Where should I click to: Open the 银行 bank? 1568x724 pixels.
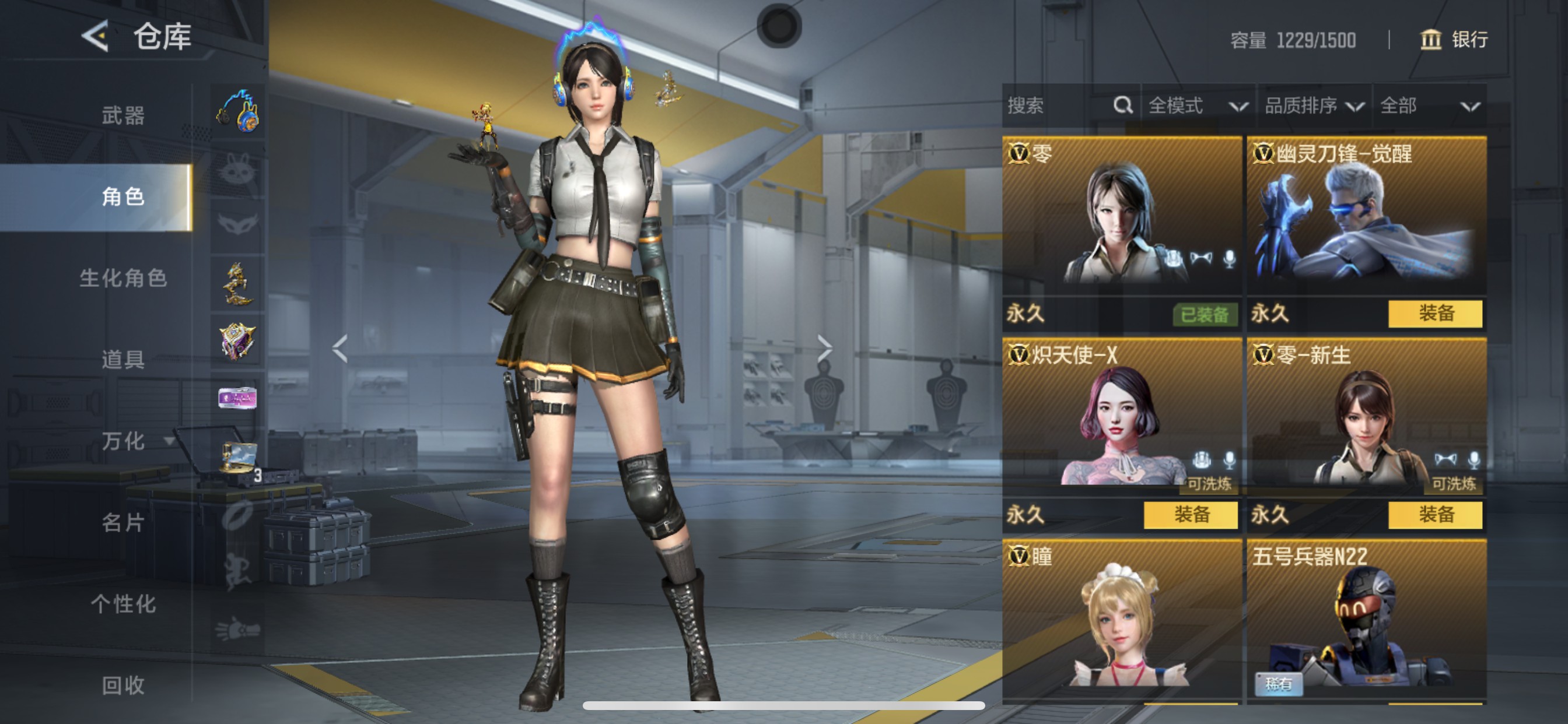(x=1454, y=40)
